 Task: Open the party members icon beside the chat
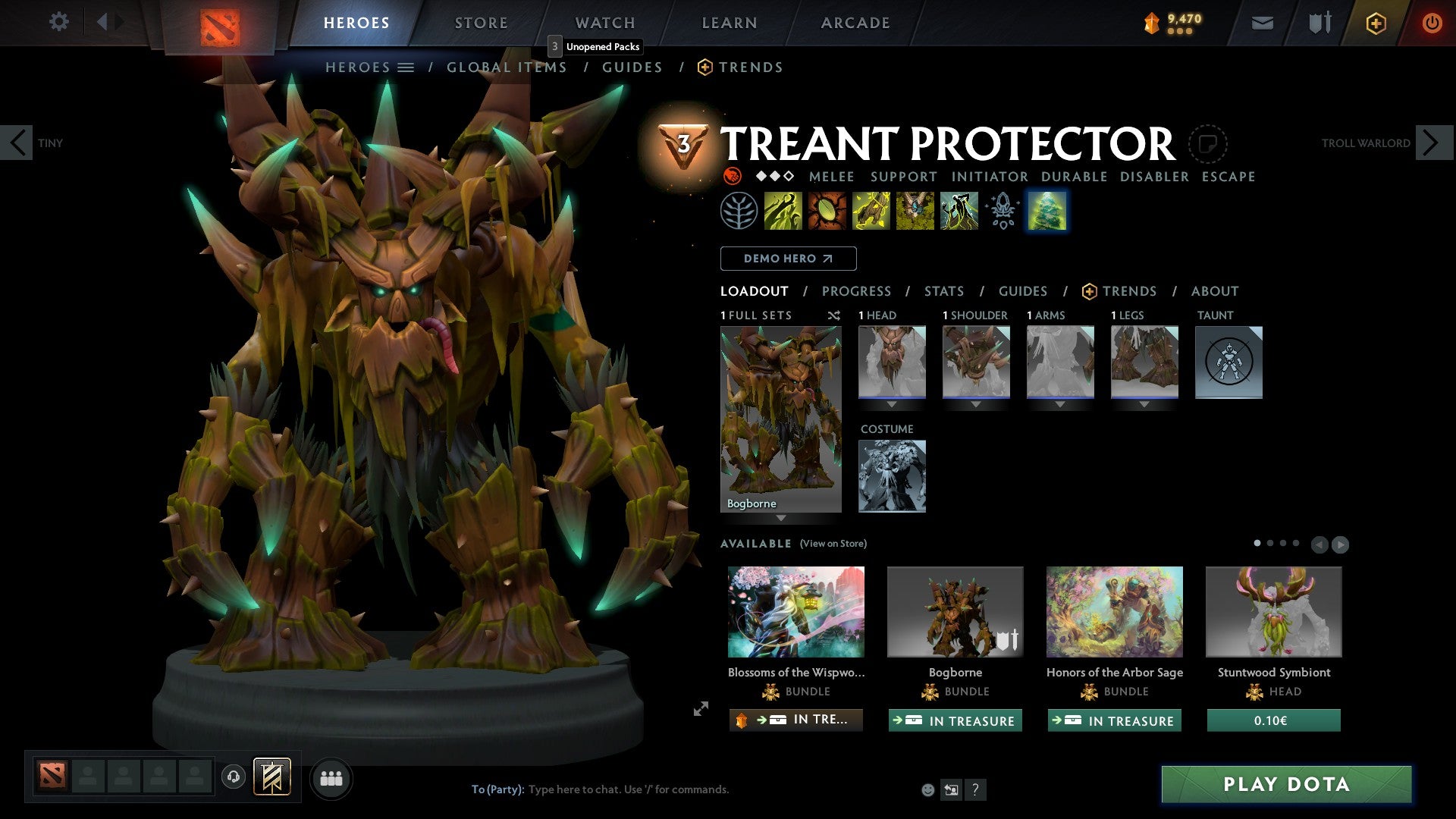(331, 777)
